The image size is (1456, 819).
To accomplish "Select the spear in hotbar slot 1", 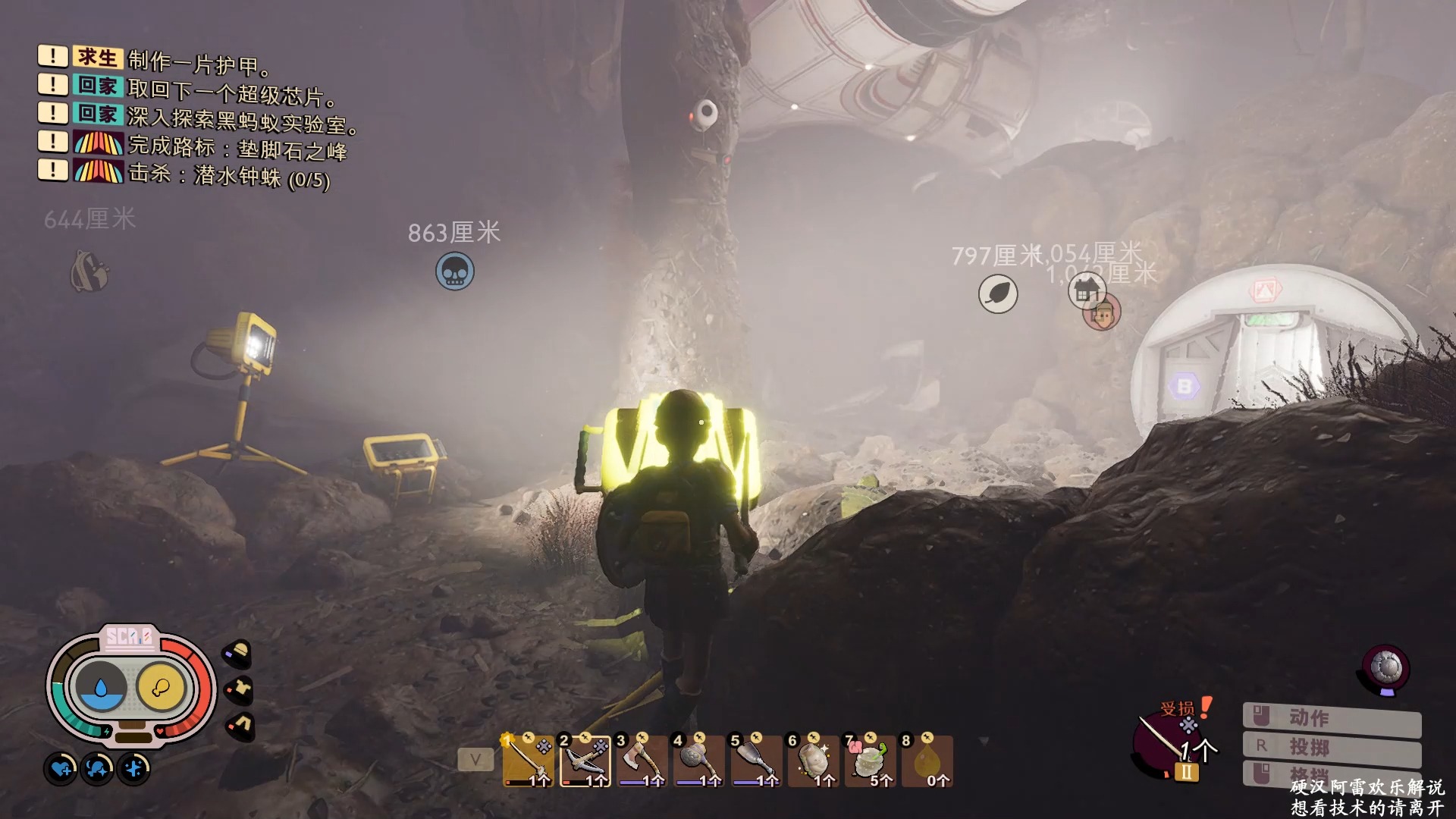I will coord(528,761).
